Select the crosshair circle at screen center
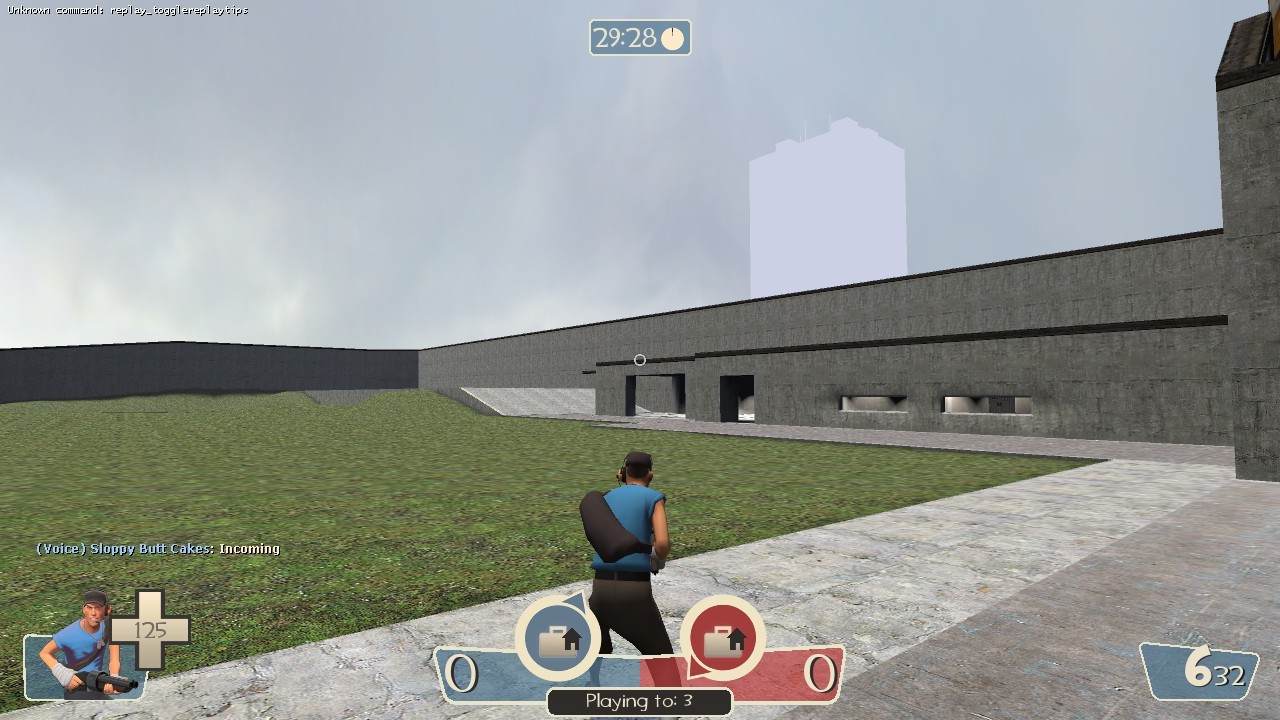This screenshot has width=1280, height=720. (640, 359)
